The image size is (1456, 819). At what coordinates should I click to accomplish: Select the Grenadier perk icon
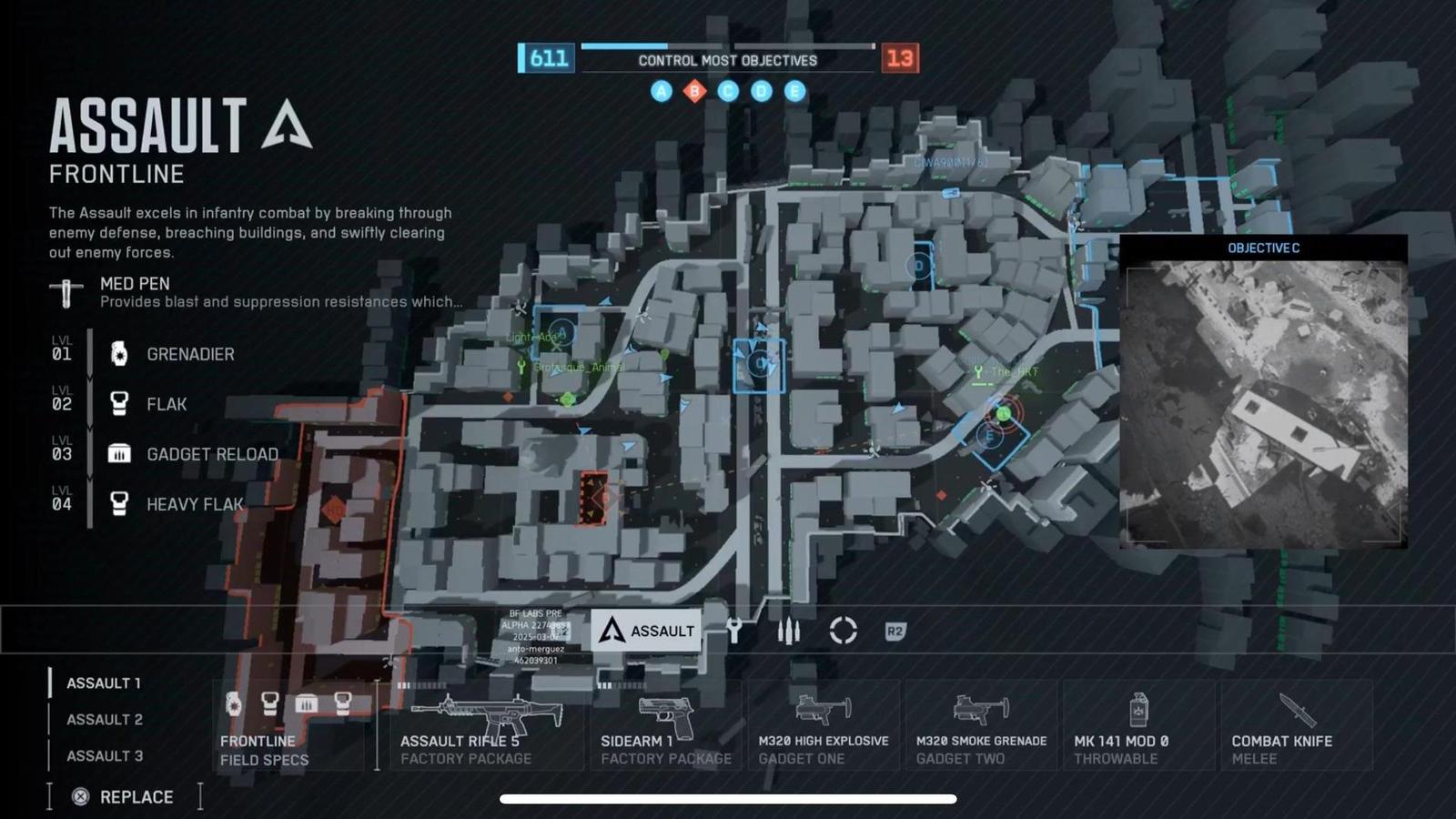point(119,354)
